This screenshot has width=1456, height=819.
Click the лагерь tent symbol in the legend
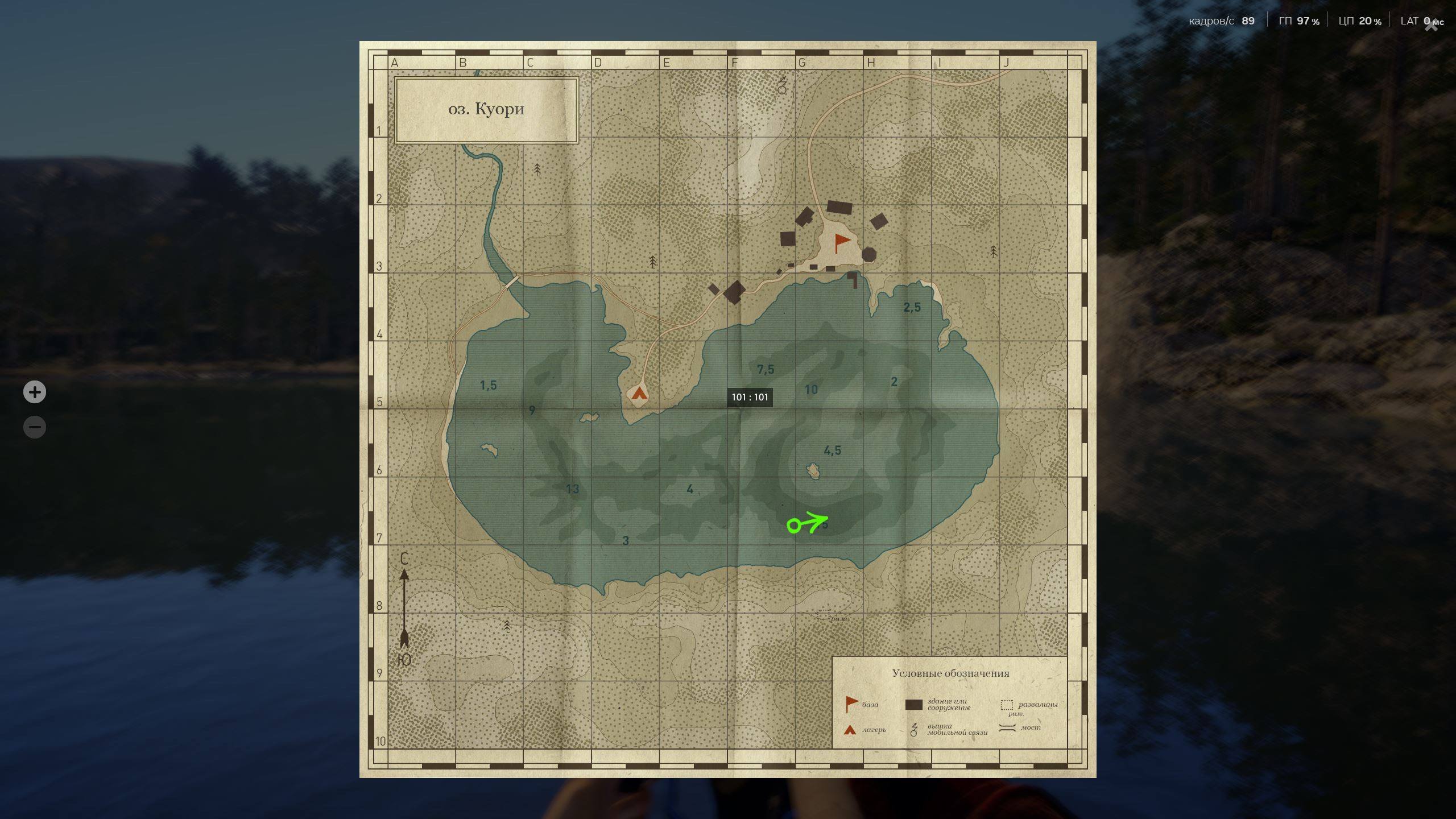849,729
